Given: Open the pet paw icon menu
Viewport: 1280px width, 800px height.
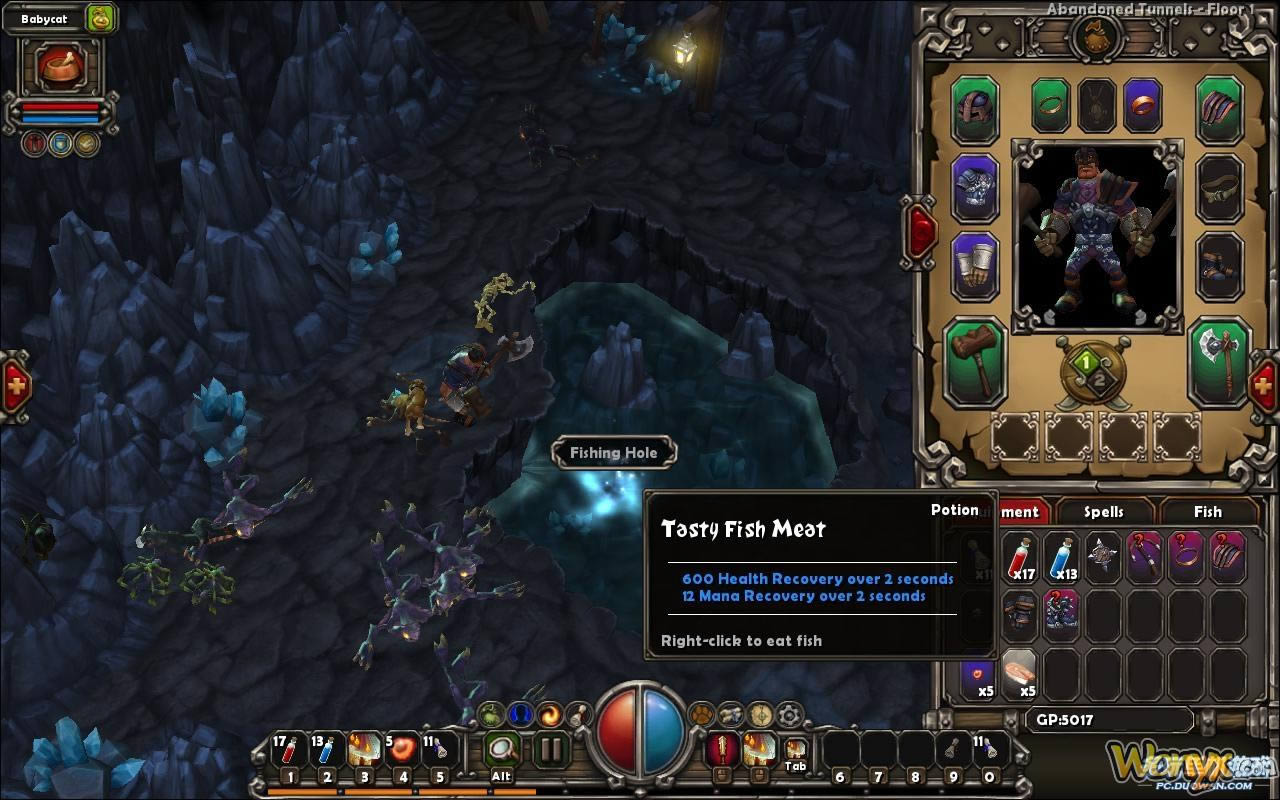Looking at the screenshot, I should [703, 714].
